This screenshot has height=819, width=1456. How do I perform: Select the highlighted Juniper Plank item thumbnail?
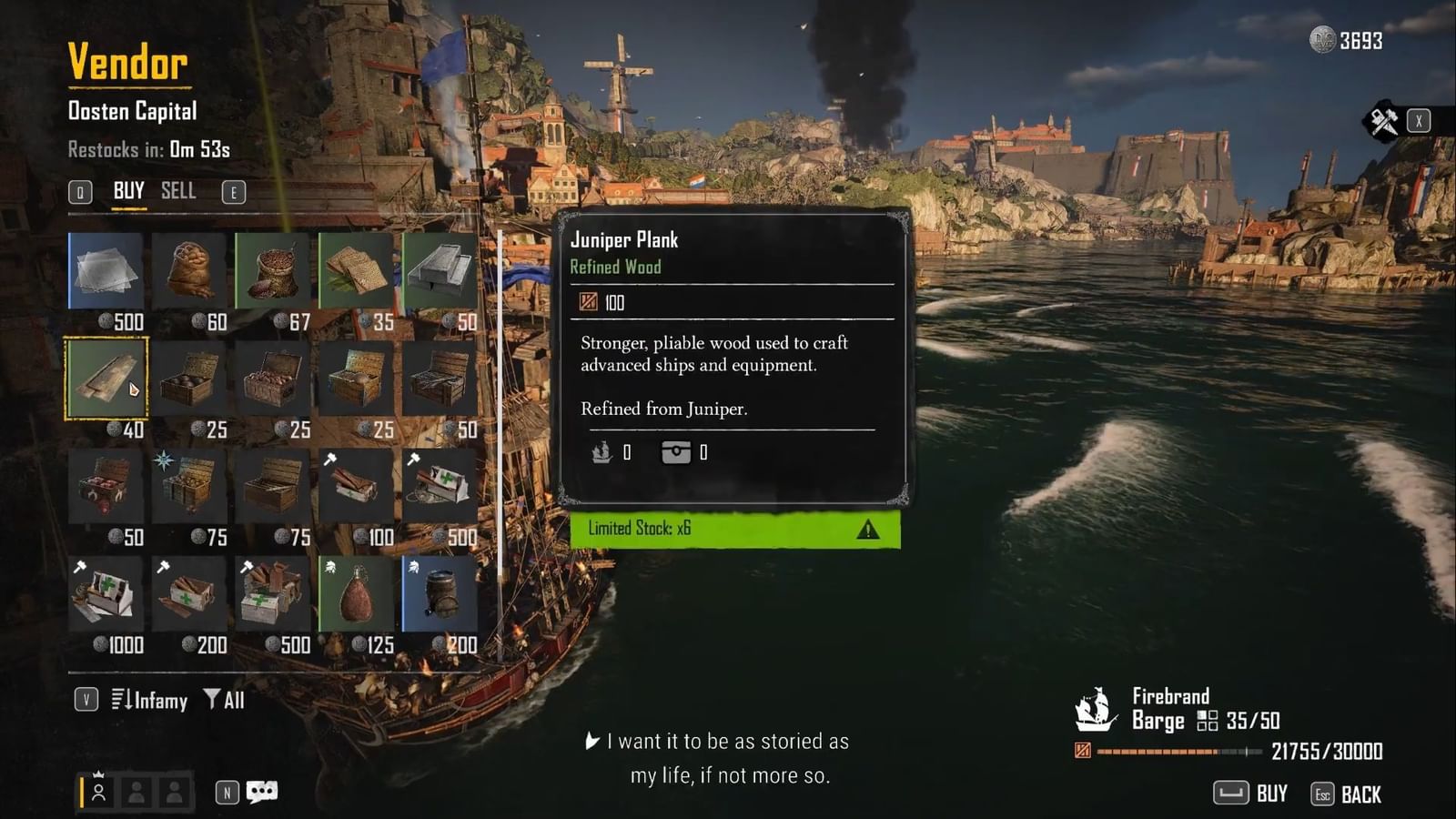tap(105, 378)
